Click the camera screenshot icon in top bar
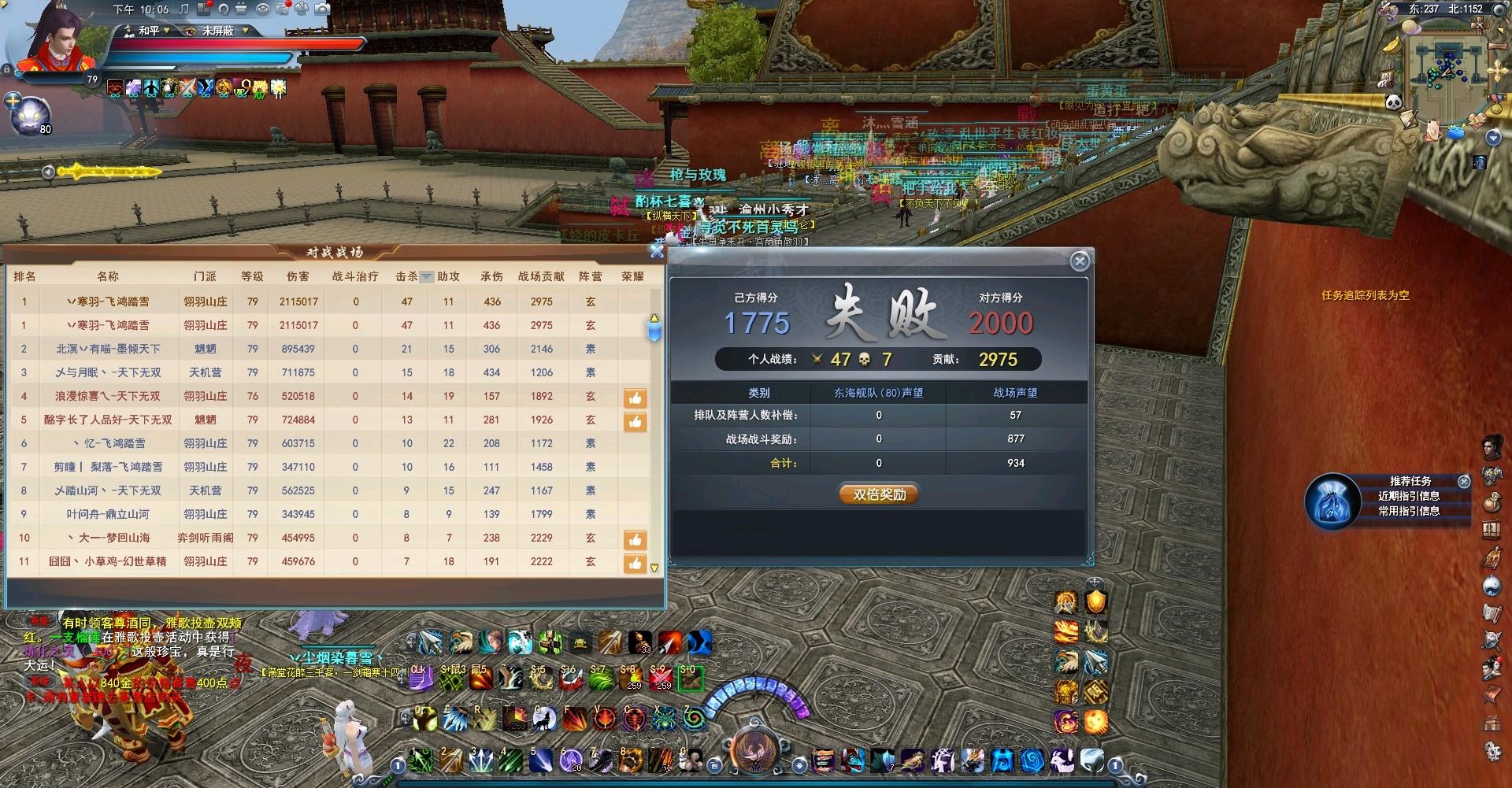The image size is (1512, 788). (x=322, y=9)
